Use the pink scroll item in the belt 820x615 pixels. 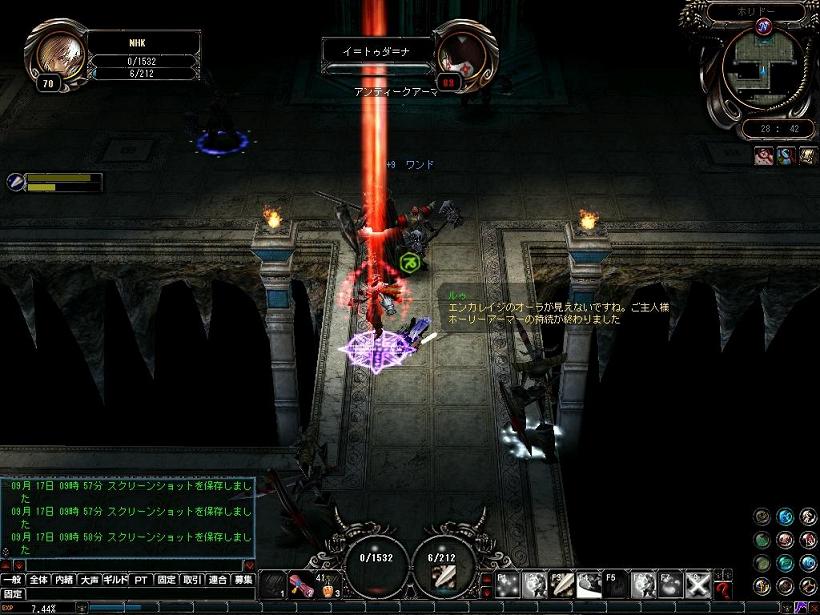[x=301, y=584]
